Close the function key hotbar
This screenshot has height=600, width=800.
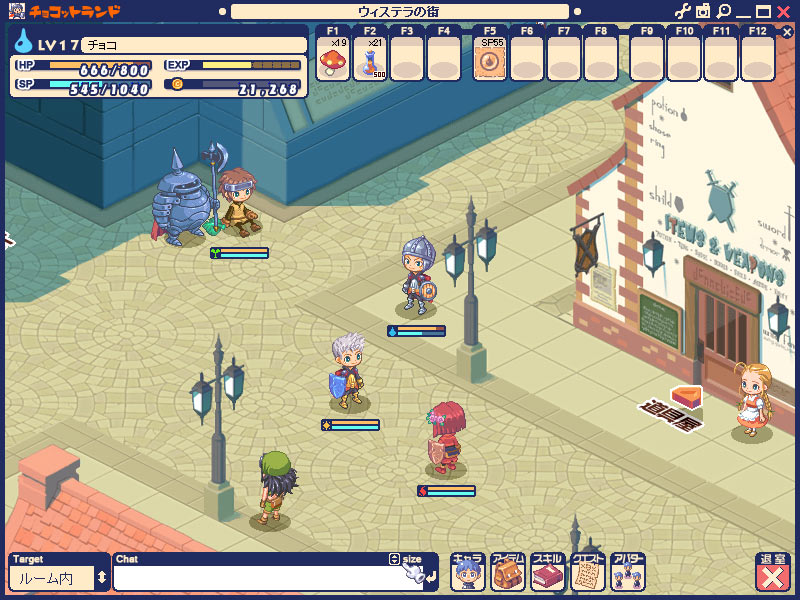click(787, 32)
